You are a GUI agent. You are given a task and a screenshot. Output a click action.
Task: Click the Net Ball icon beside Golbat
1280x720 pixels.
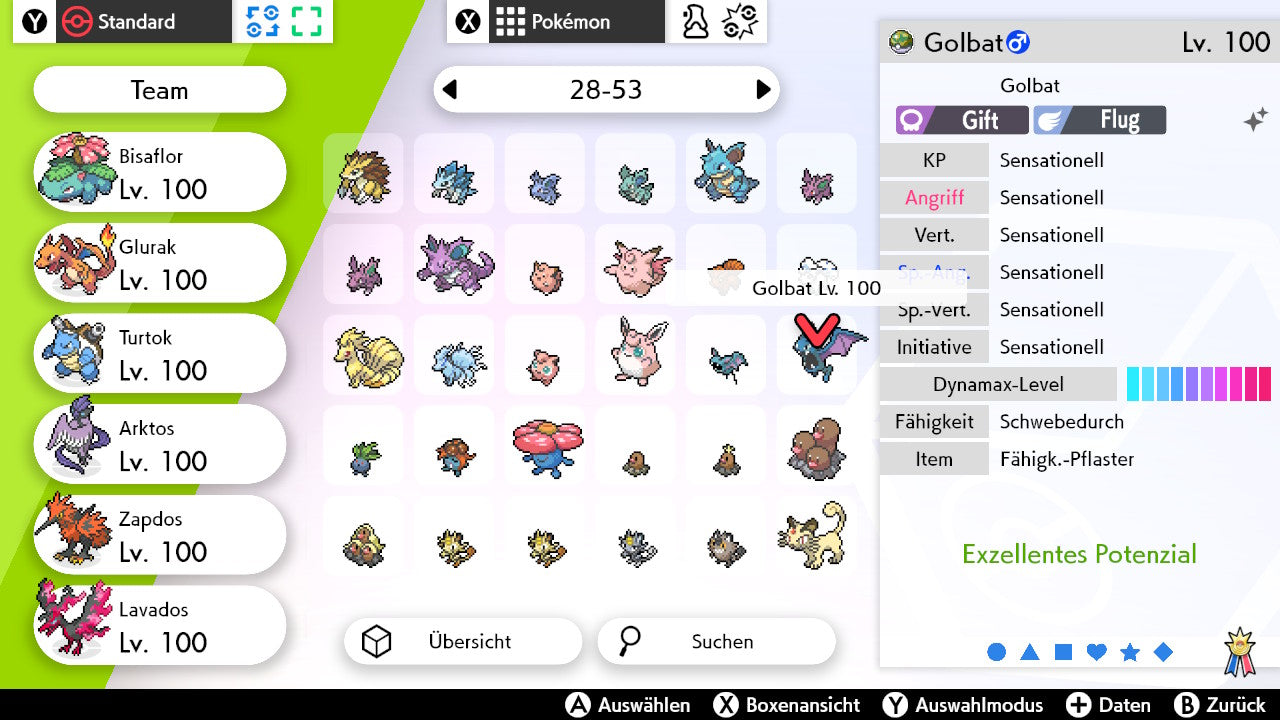[902, 43]
